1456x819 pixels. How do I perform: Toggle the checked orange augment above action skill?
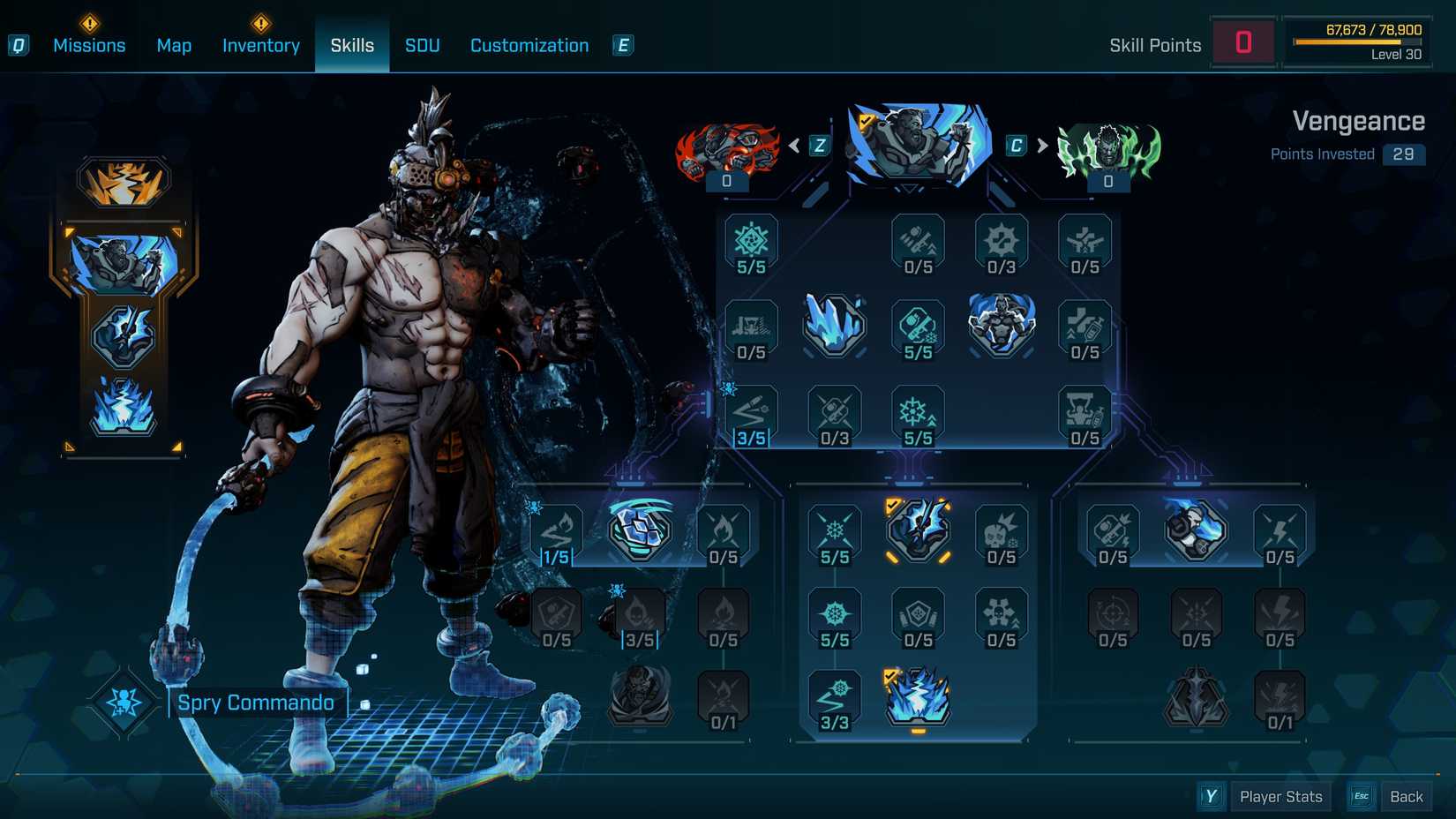pyautogui.click(x=918, y=531)
